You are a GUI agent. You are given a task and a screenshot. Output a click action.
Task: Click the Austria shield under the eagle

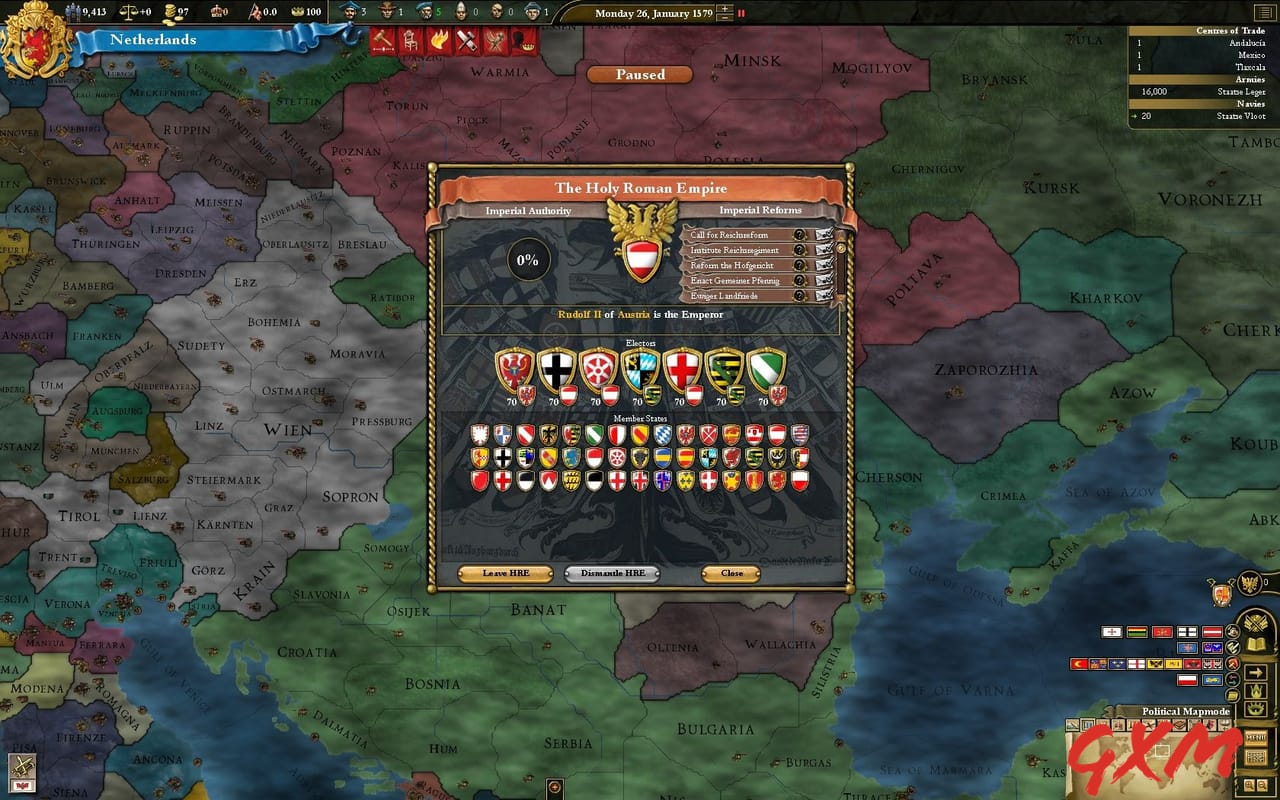[641, 260]
